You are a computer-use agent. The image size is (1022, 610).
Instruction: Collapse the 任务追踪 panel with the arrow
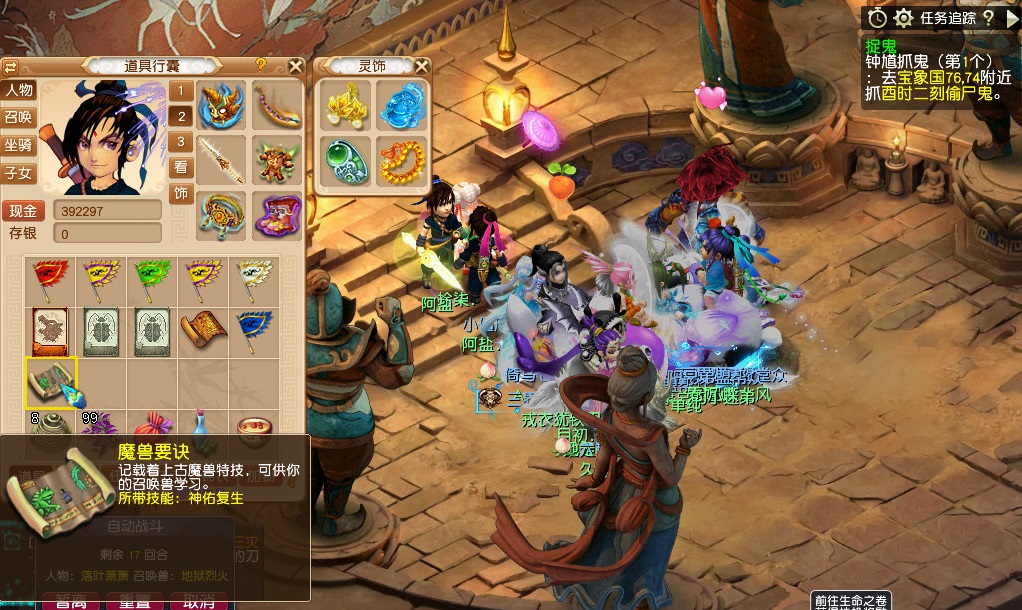point(1012,18)
